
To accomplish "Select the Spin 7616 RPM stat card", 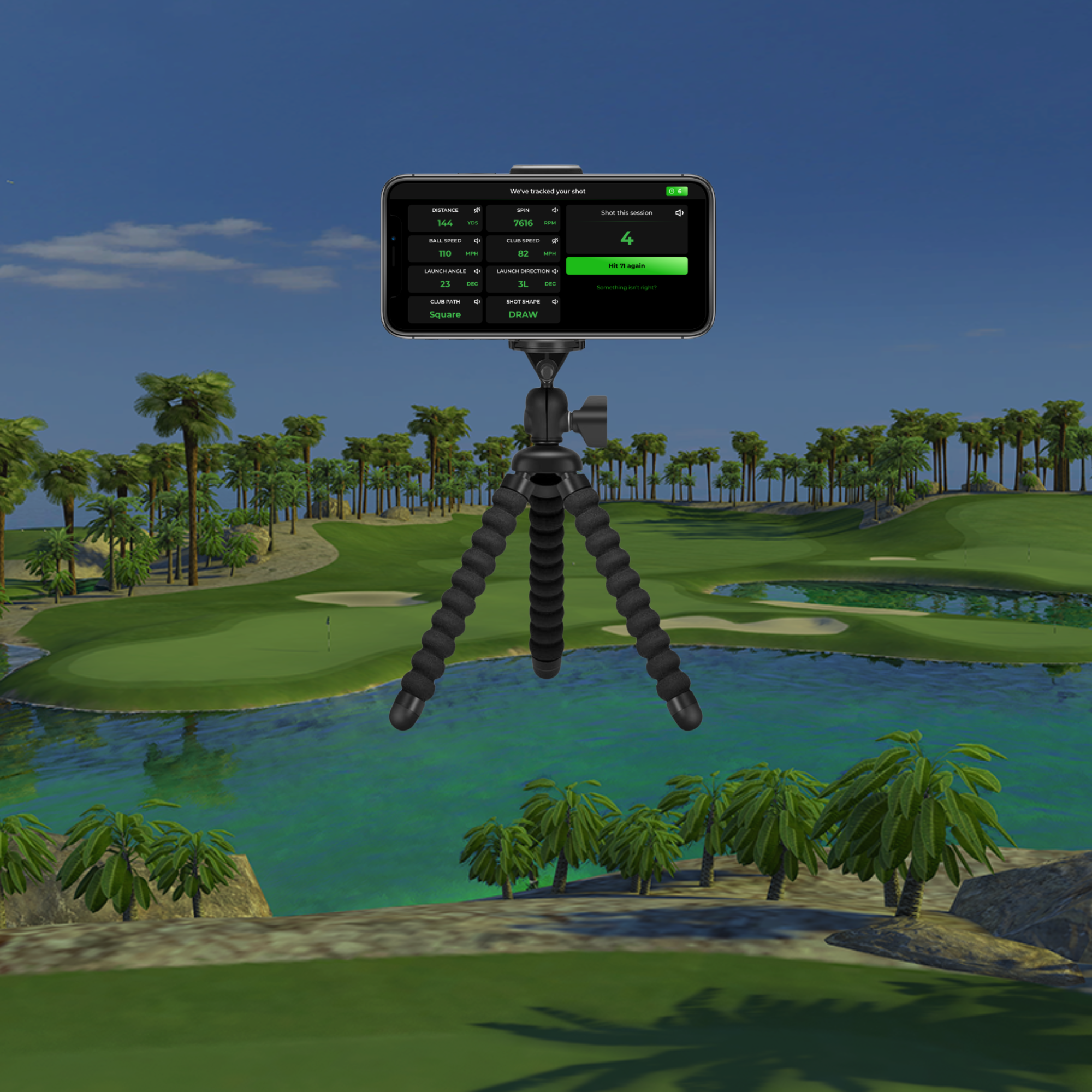I will 523,218.
